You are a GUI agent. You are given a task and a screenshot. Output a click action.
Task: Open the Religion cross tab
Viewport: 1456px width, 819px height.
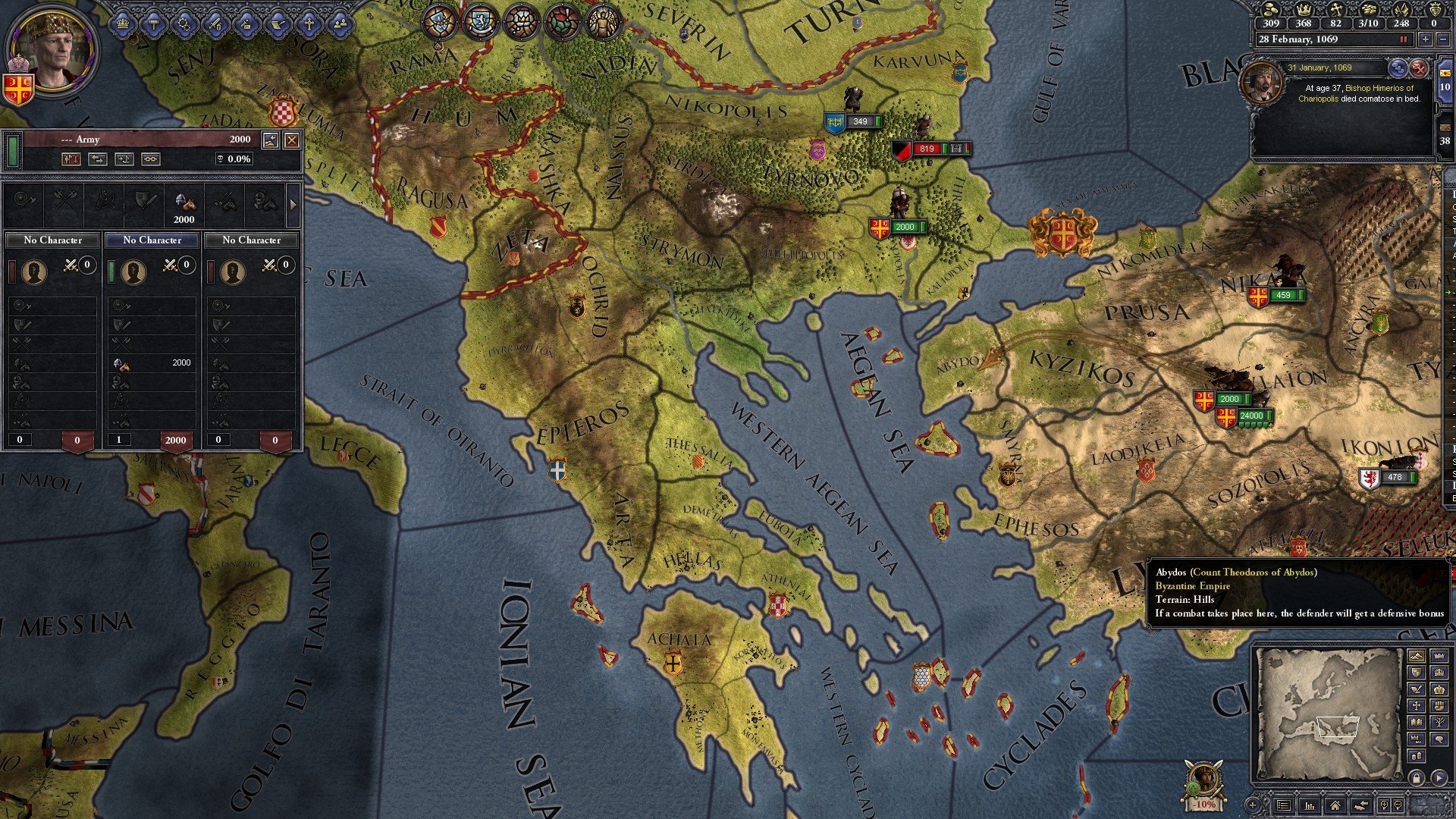309,24
